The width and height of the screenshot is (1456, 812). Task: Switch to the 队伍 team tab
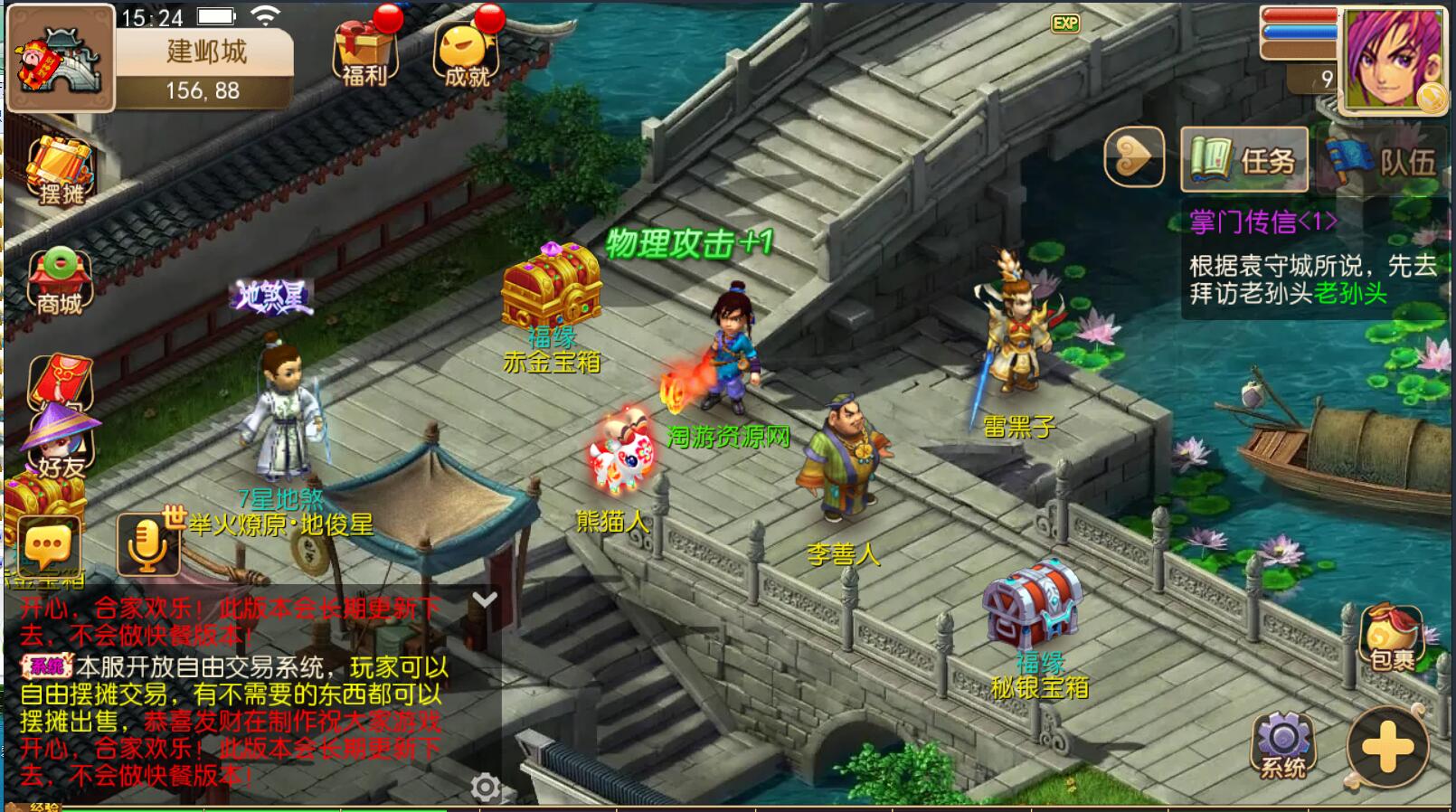1381,161
